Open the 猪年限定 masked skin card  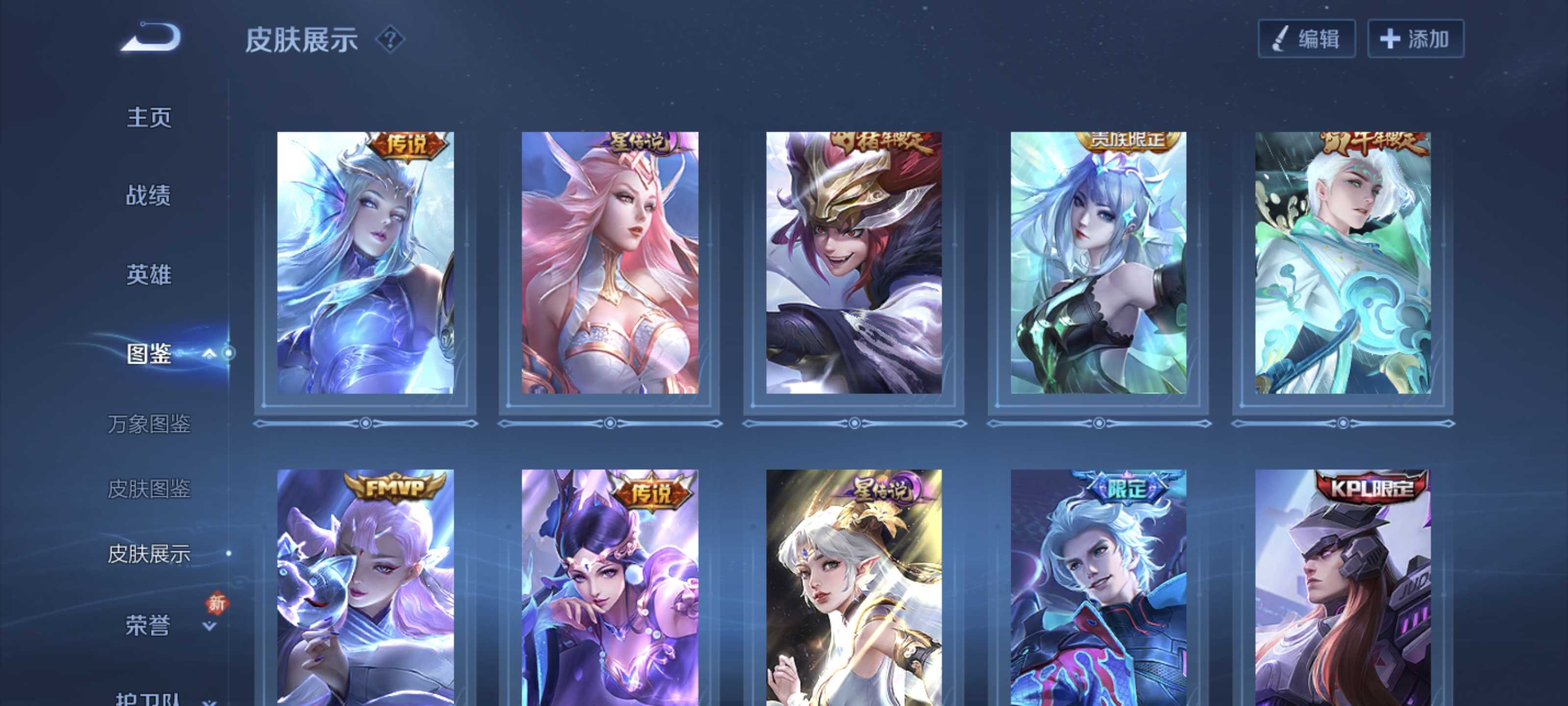854,262
